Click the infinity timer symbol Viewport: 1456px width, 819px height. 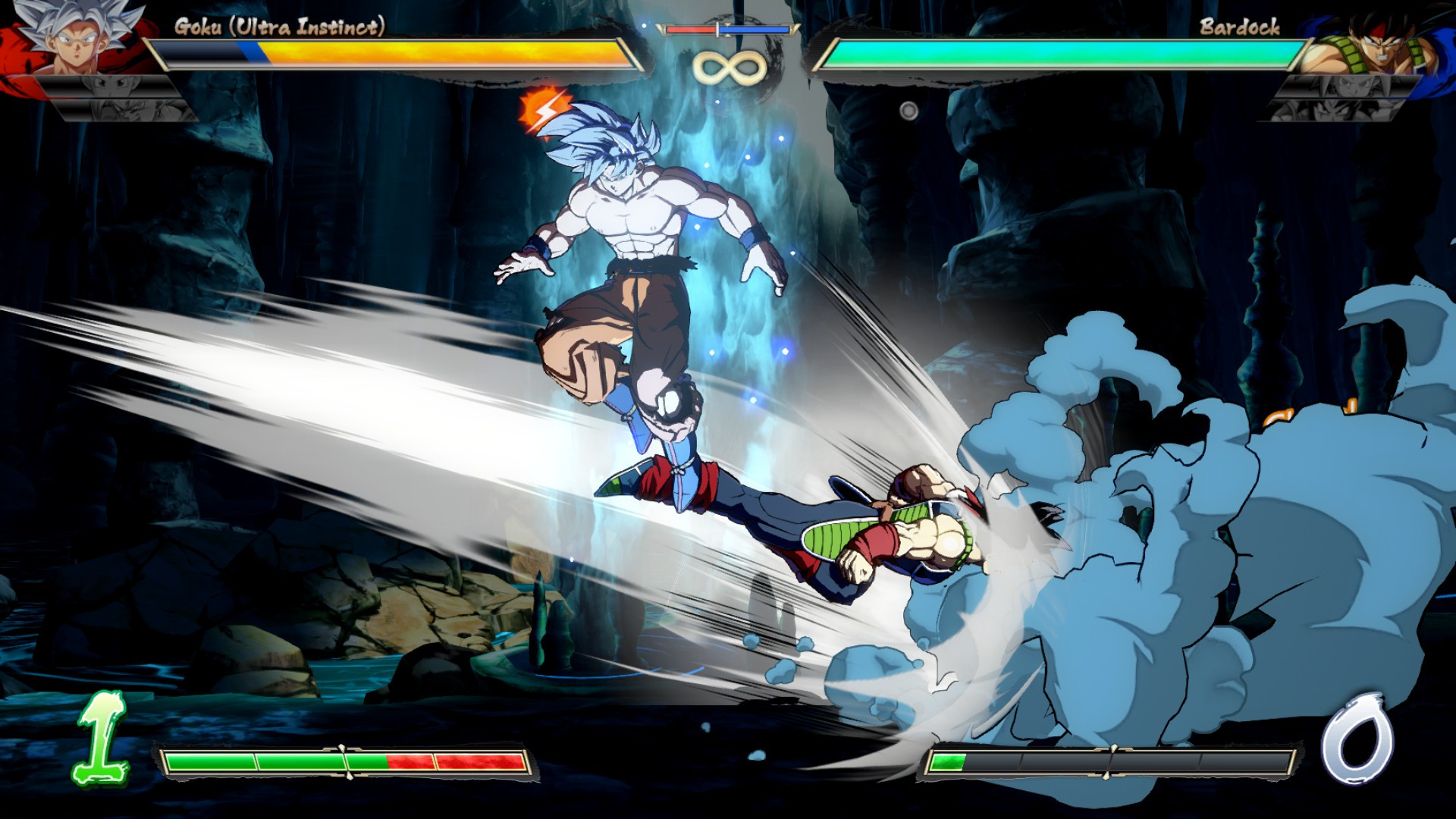730,68
